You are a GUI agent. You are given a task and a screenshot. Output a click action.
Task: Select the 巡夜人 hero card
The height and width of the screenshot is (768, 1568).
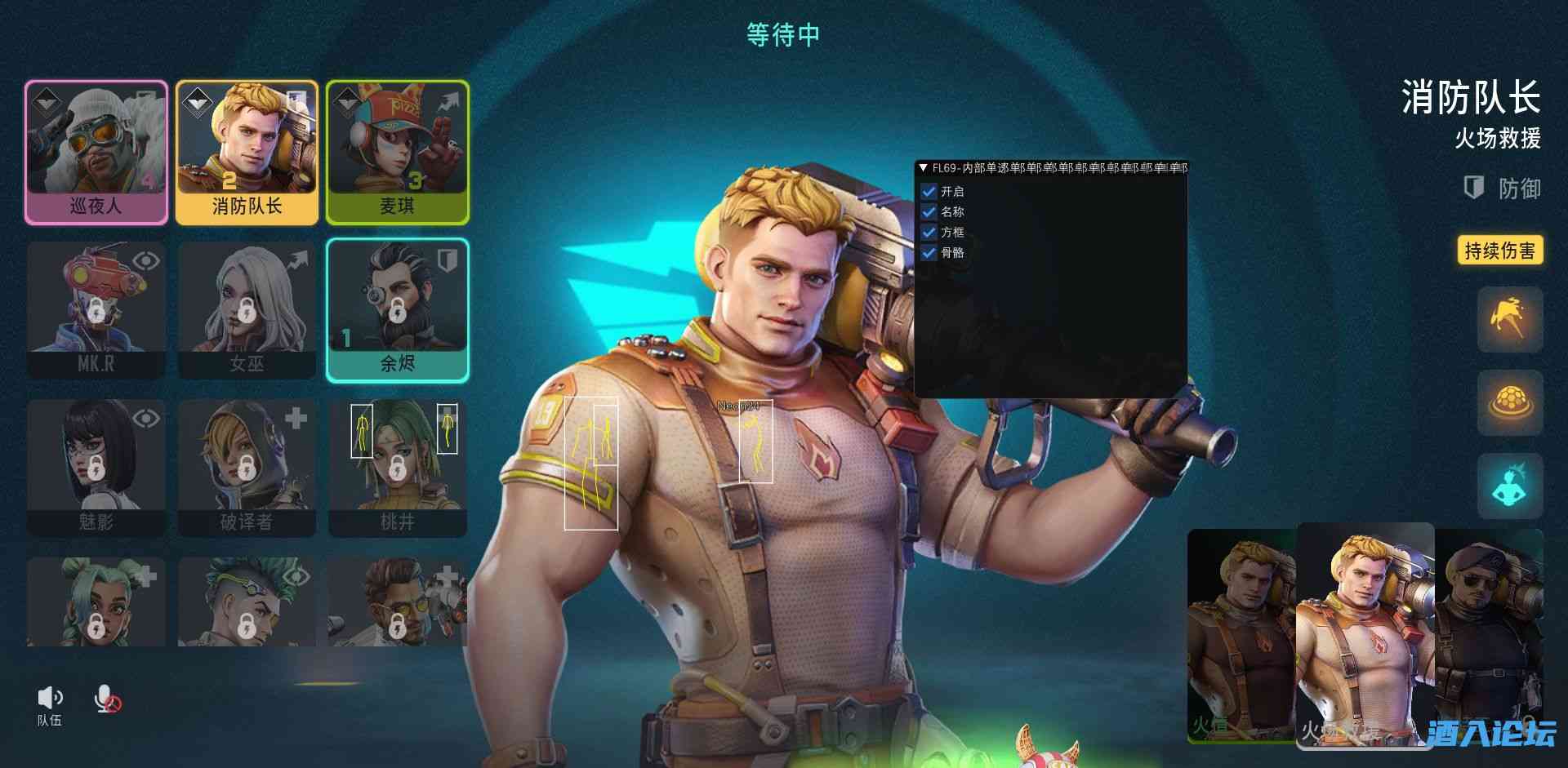coord(96,152)
